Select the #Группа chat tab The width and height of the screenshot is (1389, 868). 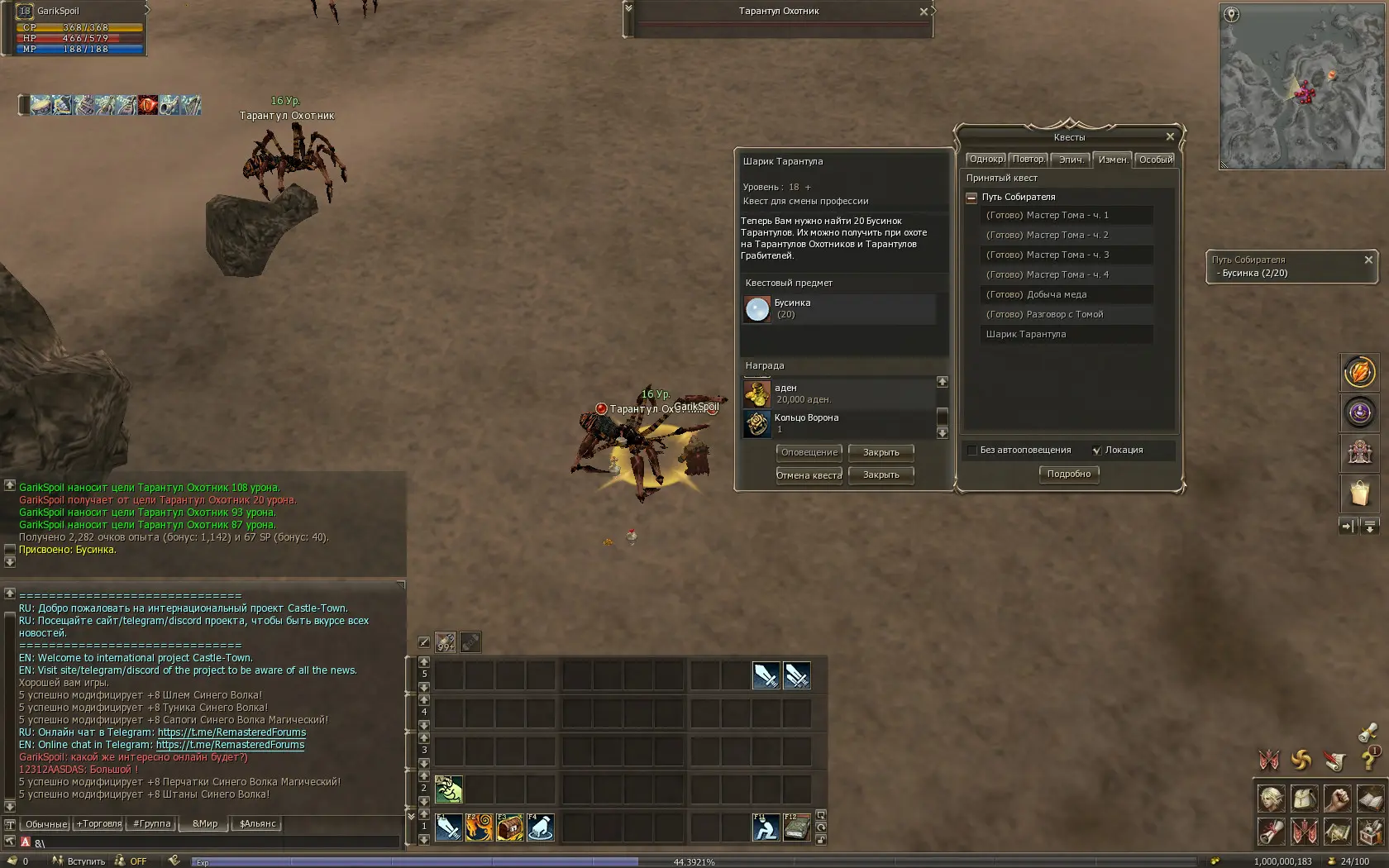tap(152, 823)
